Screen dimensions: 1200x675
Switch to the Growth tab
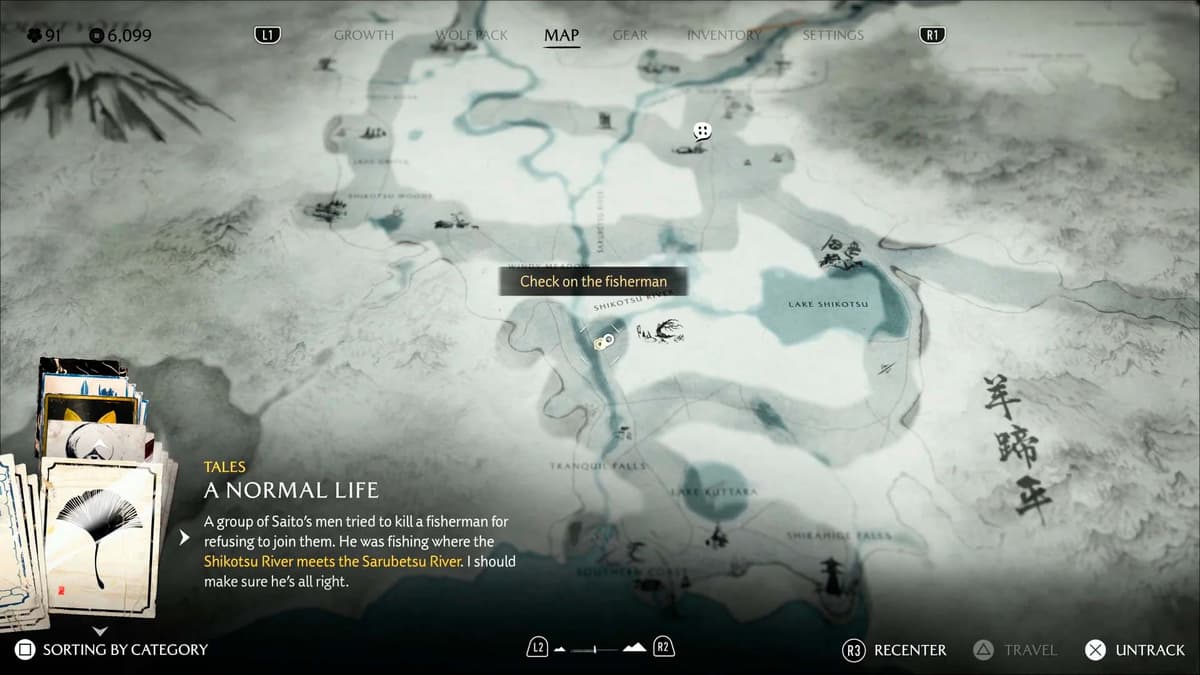pyautogui.click(x=363, y=35)
